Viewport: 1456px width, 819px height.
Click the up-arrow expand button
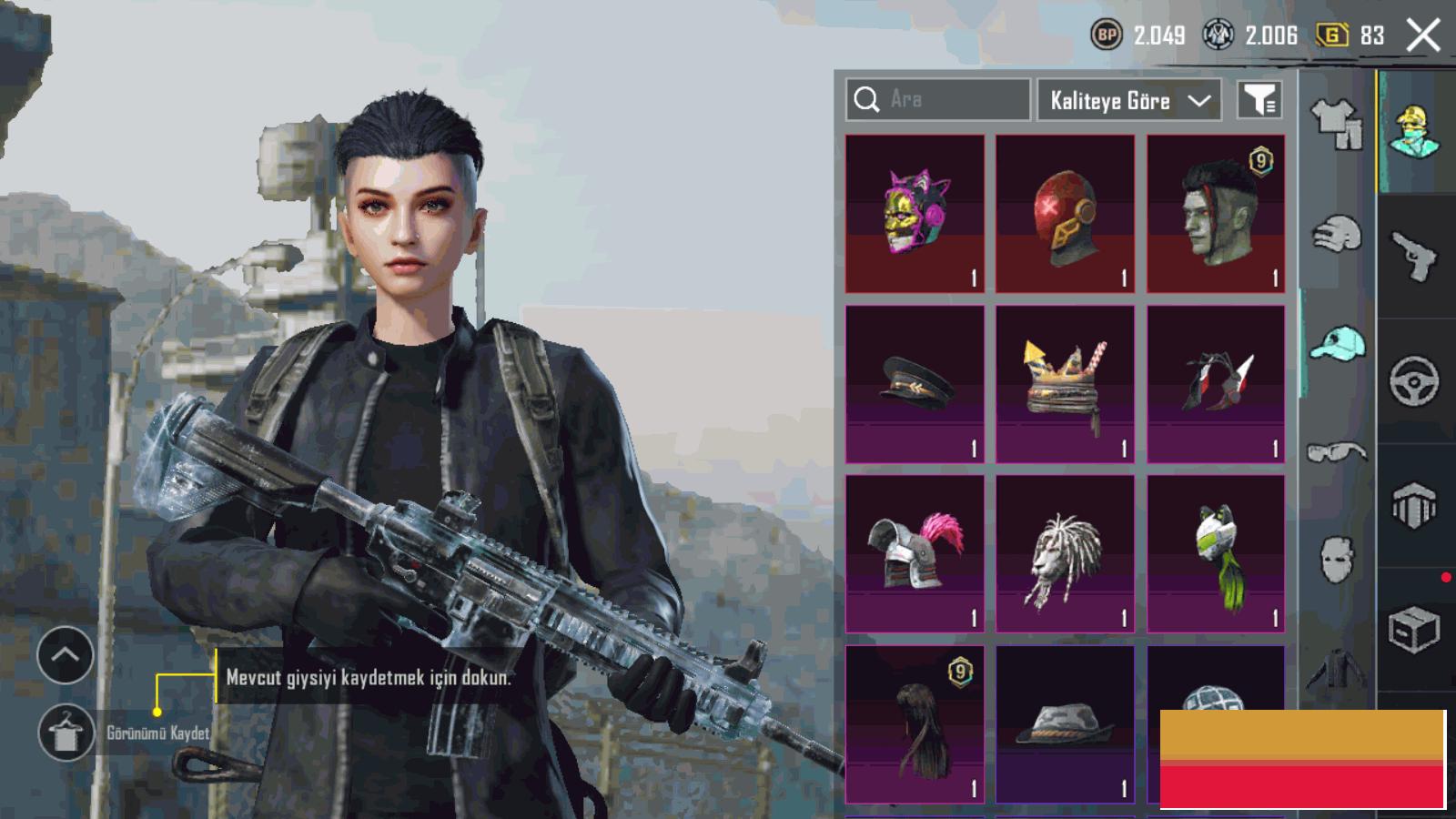click(66, 655)
